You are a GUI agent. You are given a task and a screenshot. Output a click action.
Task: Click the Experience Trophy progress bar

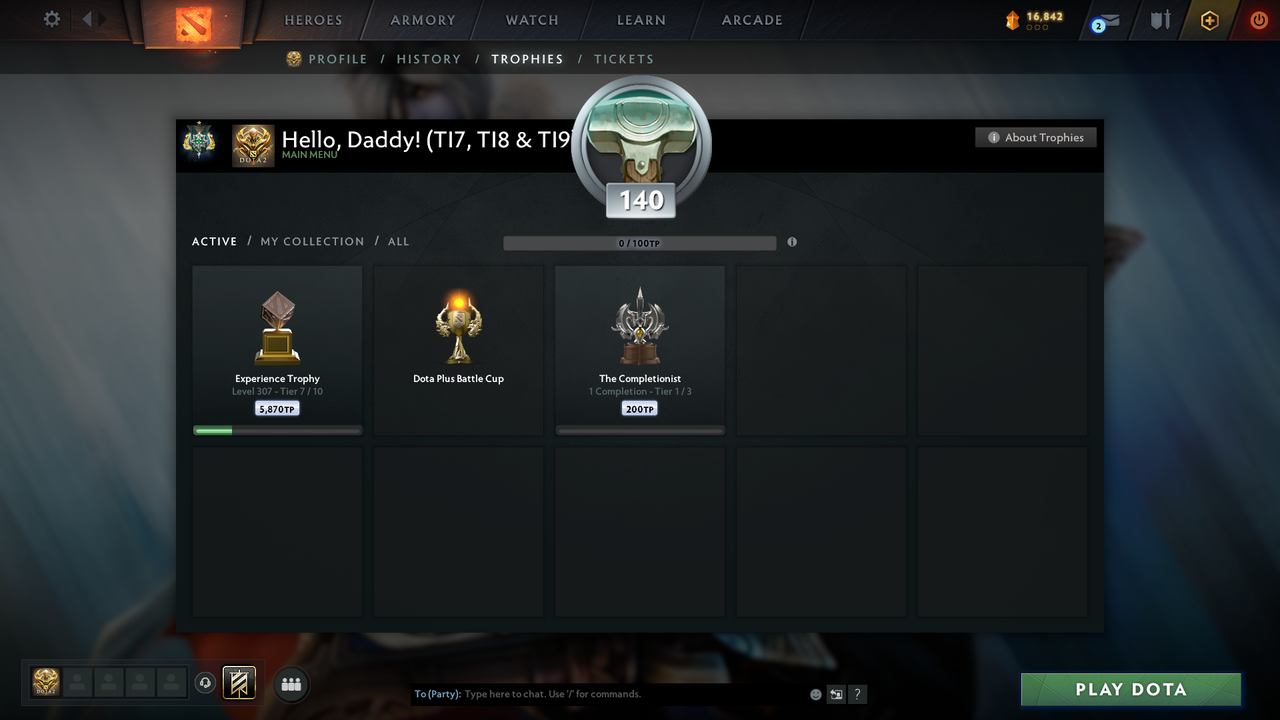coord(277,430)
